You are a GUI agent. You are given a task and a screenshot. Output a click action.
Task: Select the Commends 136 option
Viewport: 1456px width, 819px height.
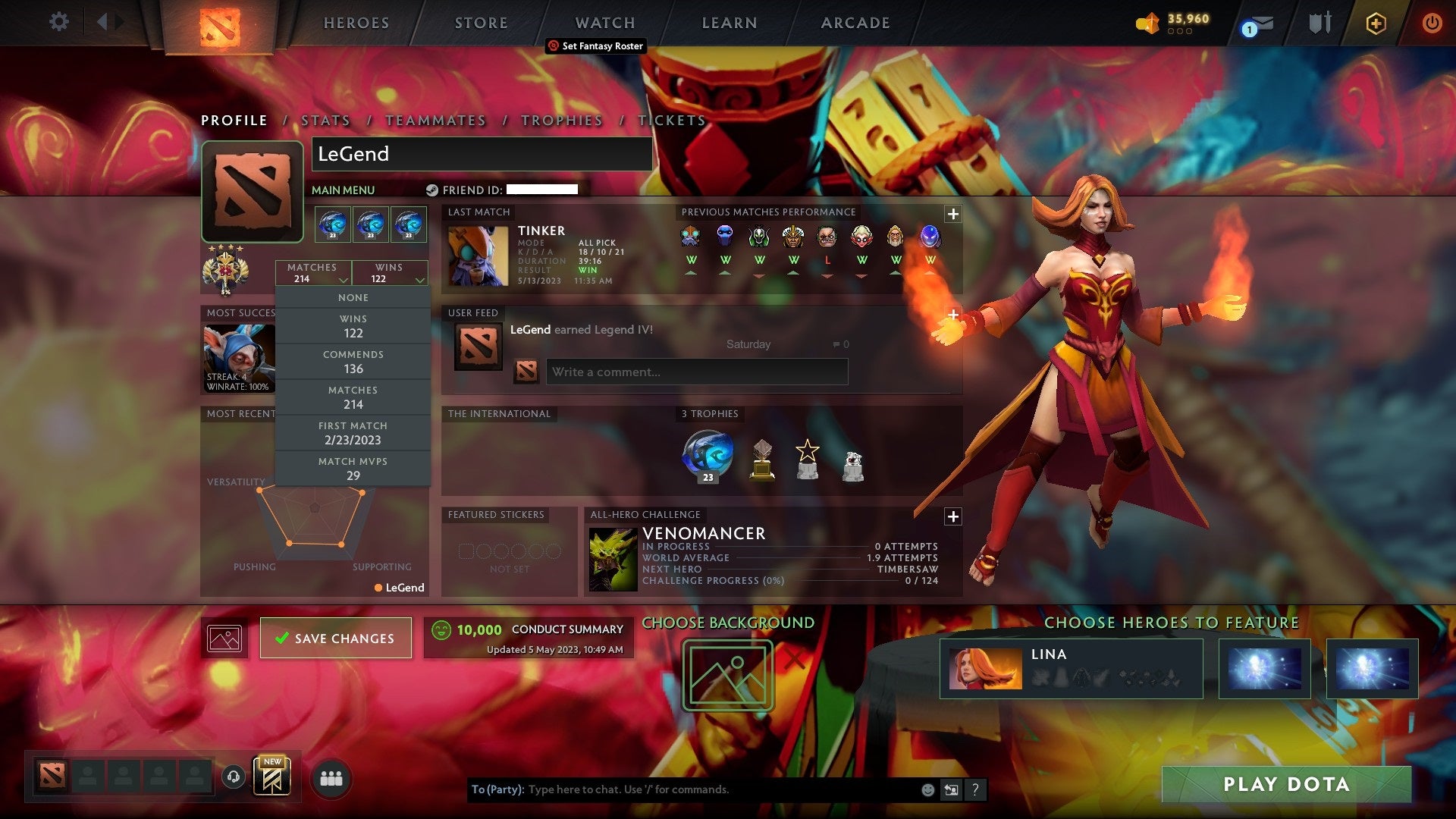tap(353, 361)
